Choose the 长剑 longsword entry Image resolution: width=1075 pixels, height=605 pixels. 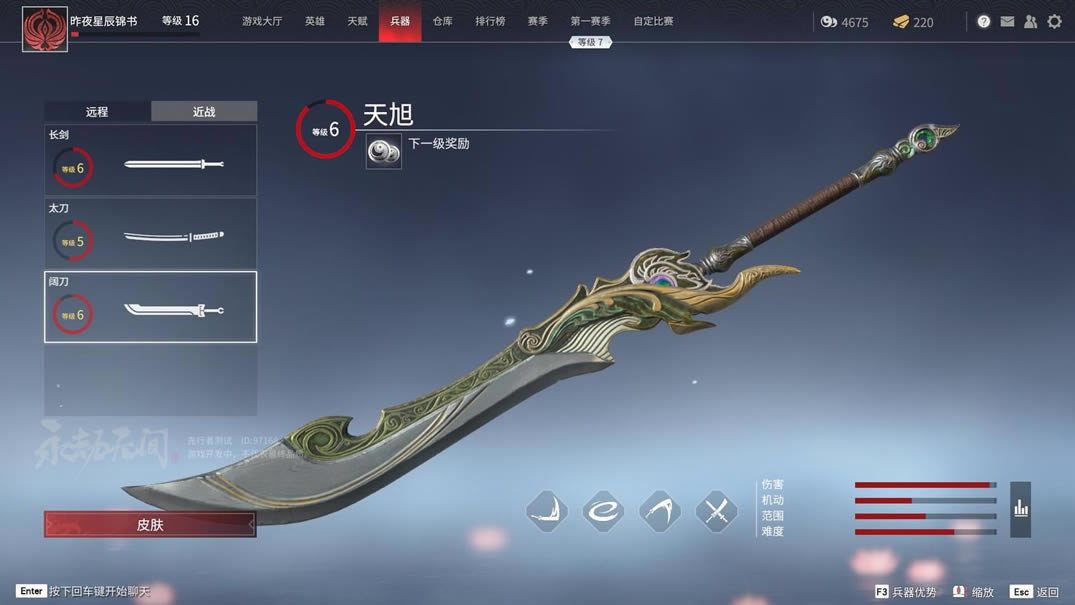(x=150, y=161)
